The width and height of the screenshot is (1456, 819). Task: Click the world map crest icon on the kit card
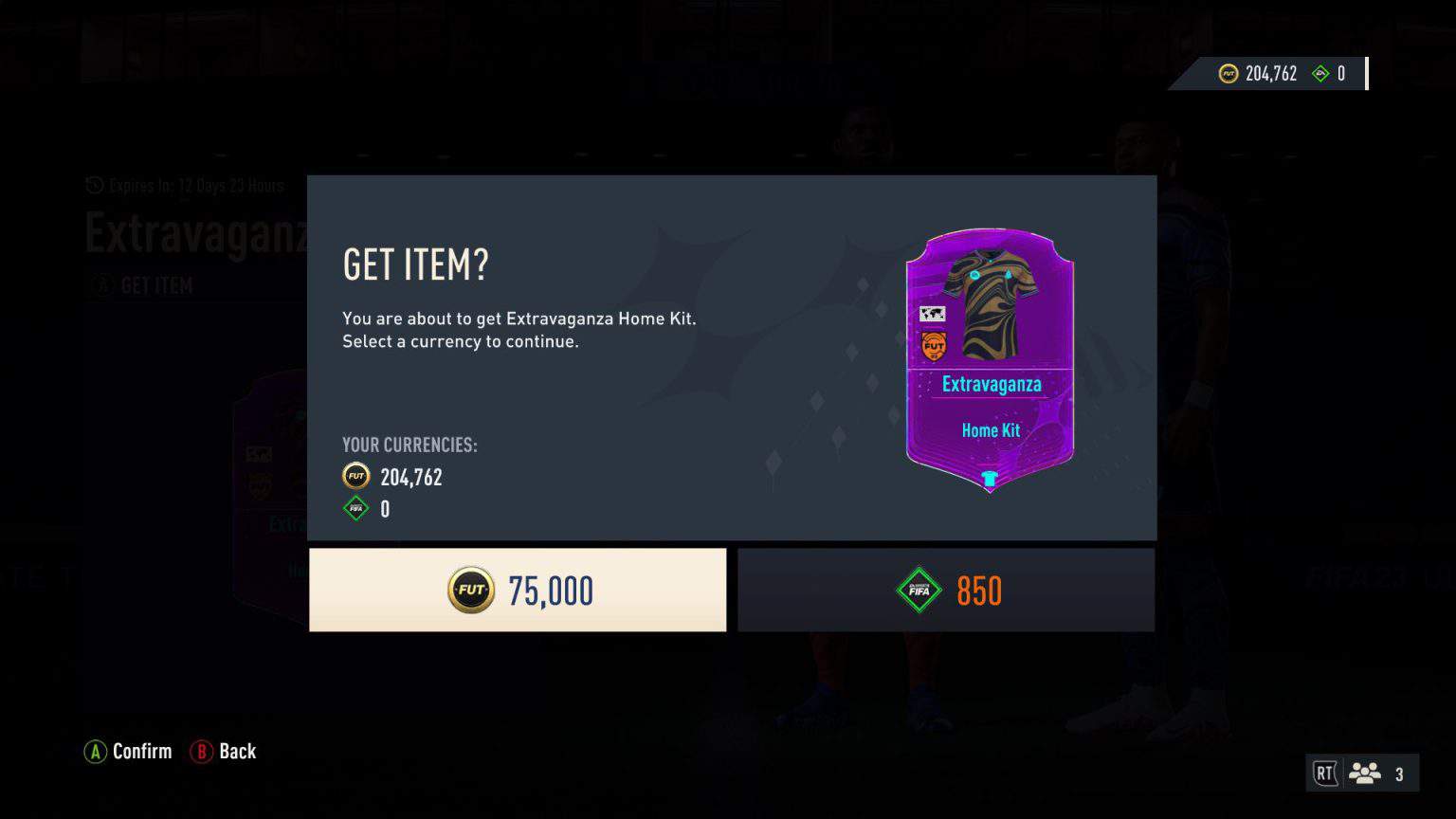[934, 312]
